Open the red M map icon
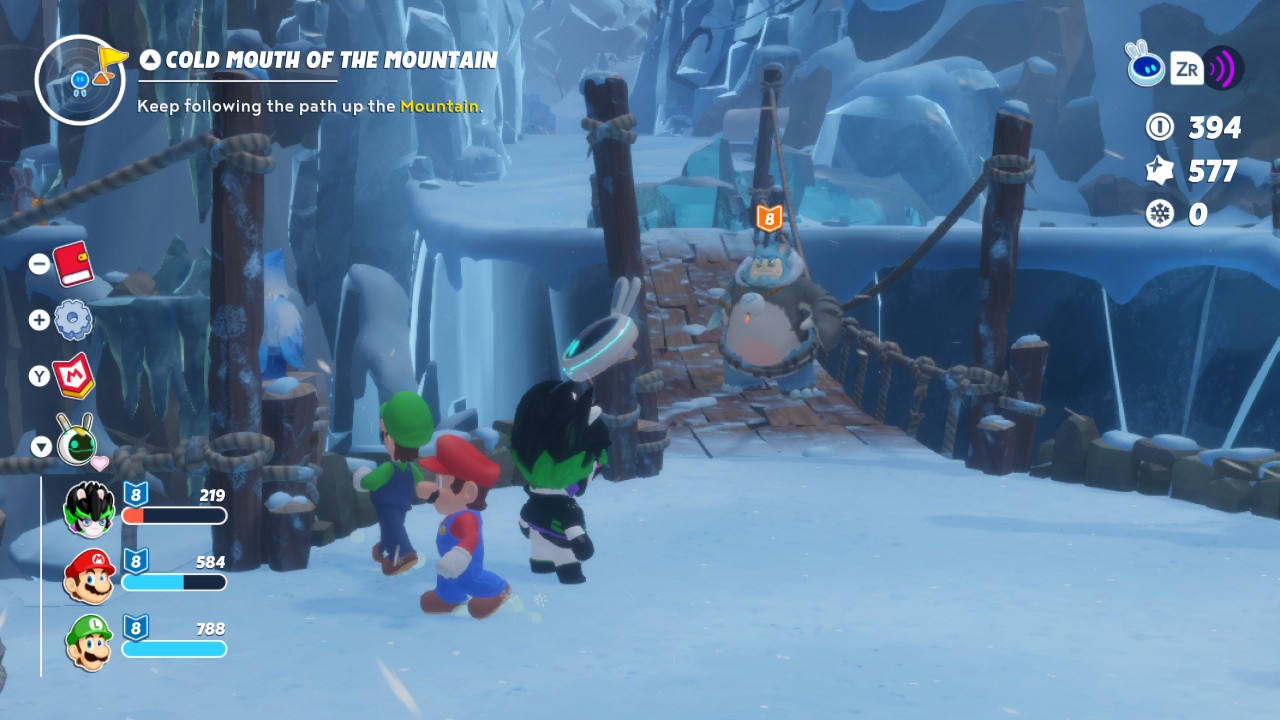 pos(73,376)
